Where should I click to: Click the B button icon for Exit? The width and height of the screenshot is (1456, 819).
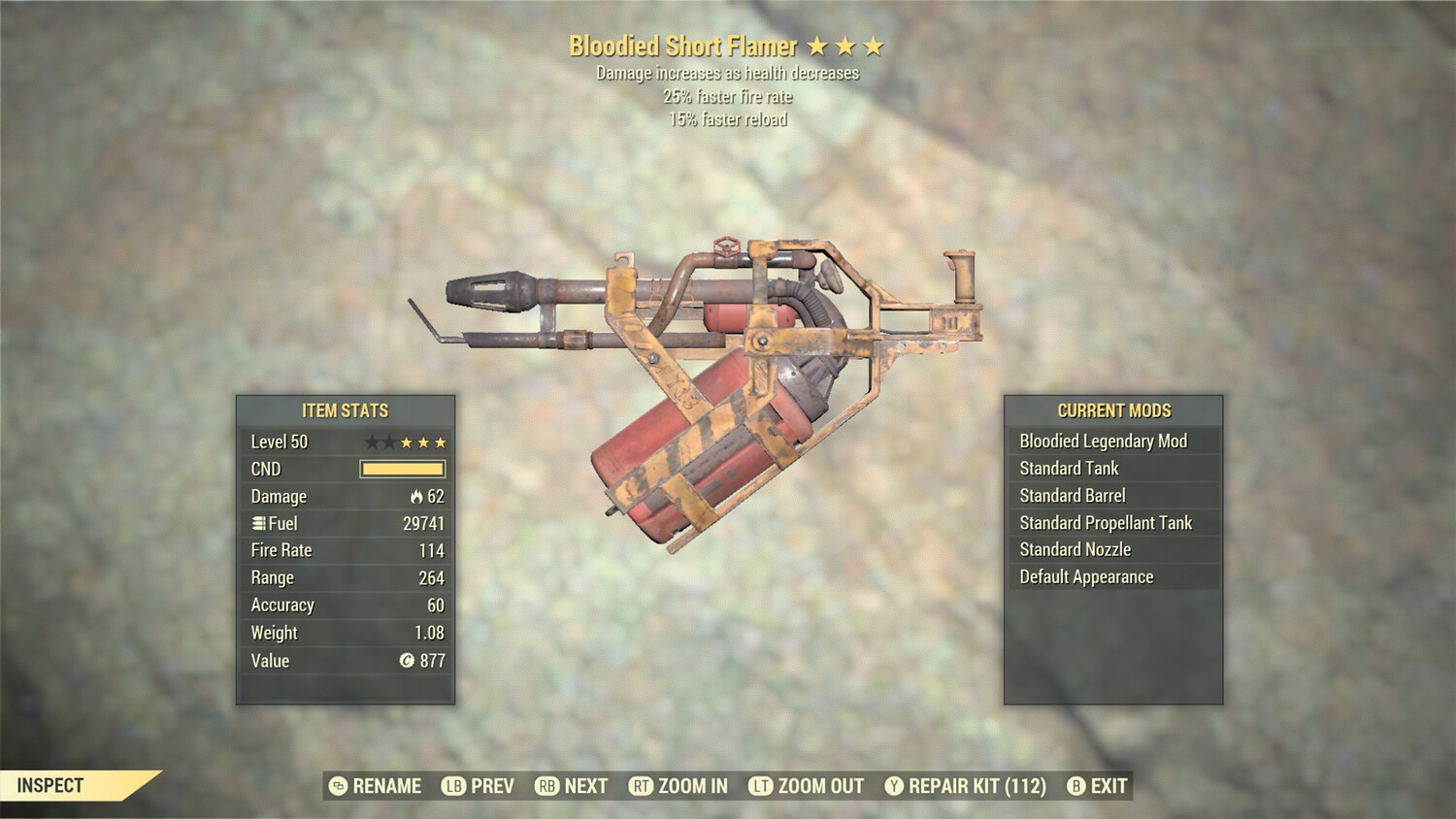[1074, 786]
